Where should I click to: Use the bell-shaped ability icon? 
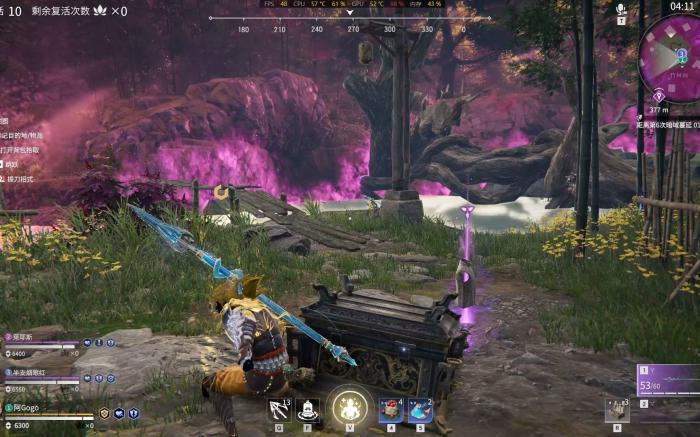(x=308, y=409)
